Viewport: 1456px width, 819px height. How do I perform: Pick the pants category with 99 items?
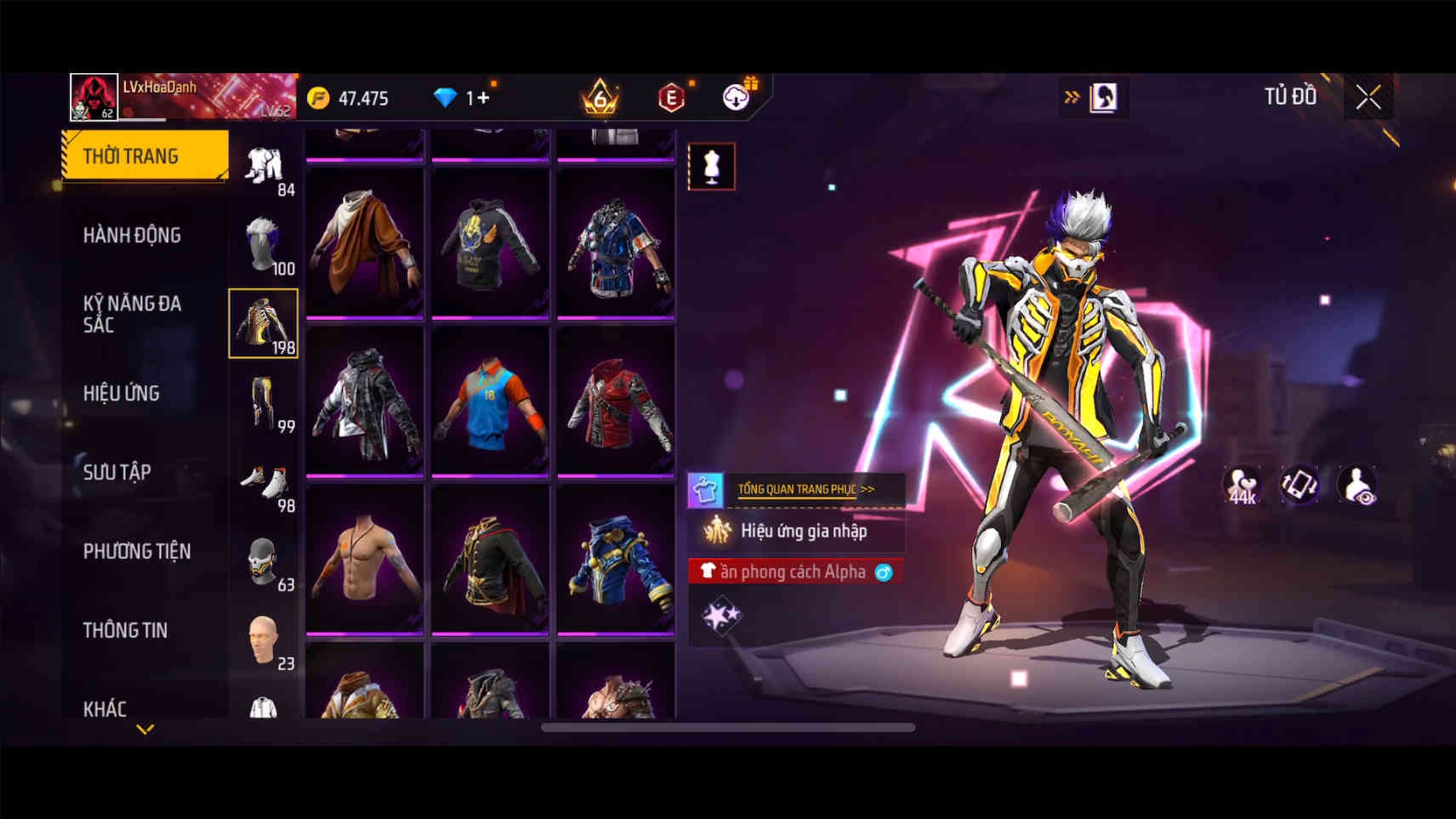coord(264,403)
